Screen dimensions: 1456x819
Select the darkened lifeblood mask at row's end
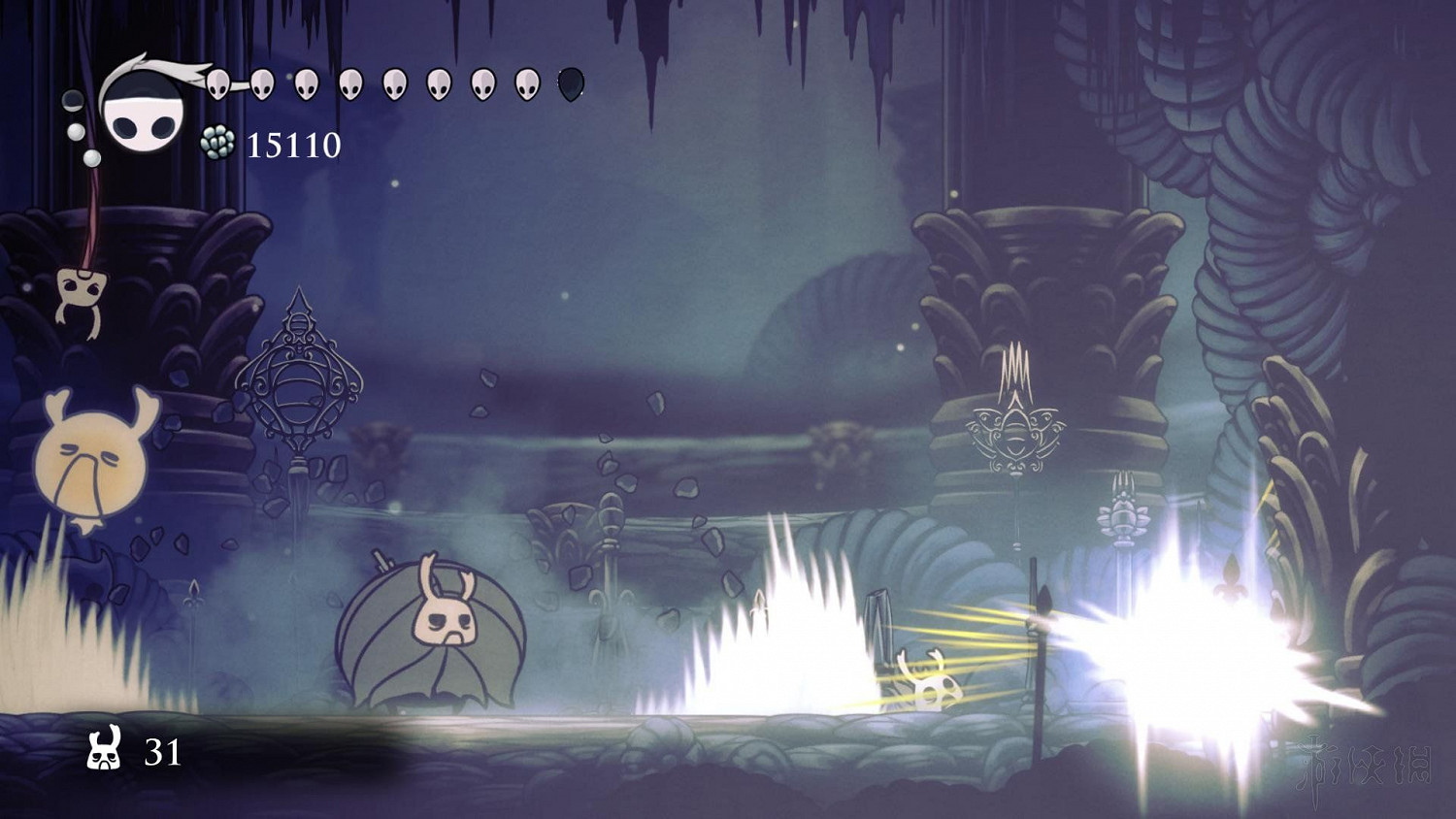coord(571,85)
